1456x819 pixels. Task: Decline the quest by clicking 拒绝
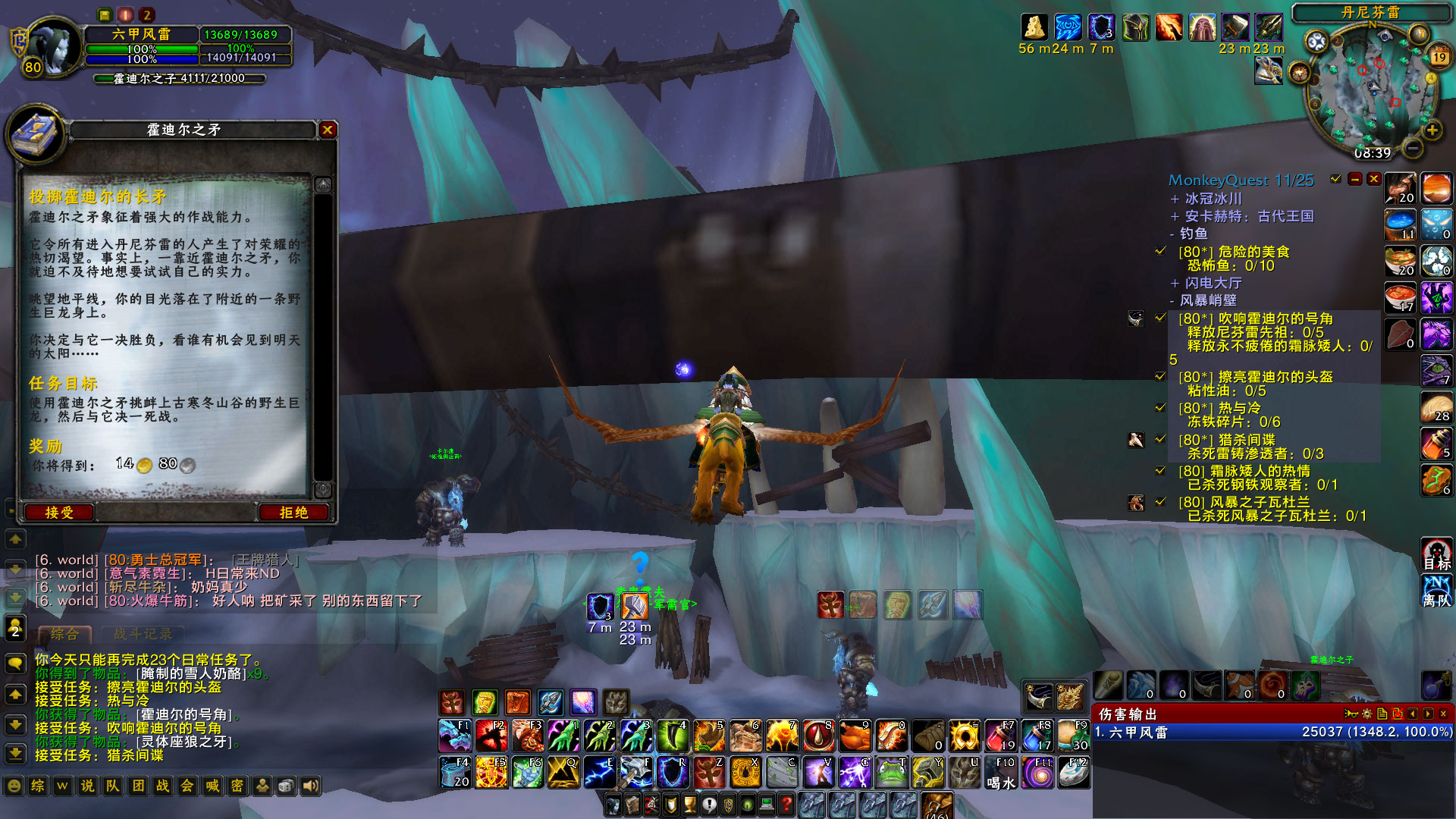pyautogui.click(x=294, y=512)
